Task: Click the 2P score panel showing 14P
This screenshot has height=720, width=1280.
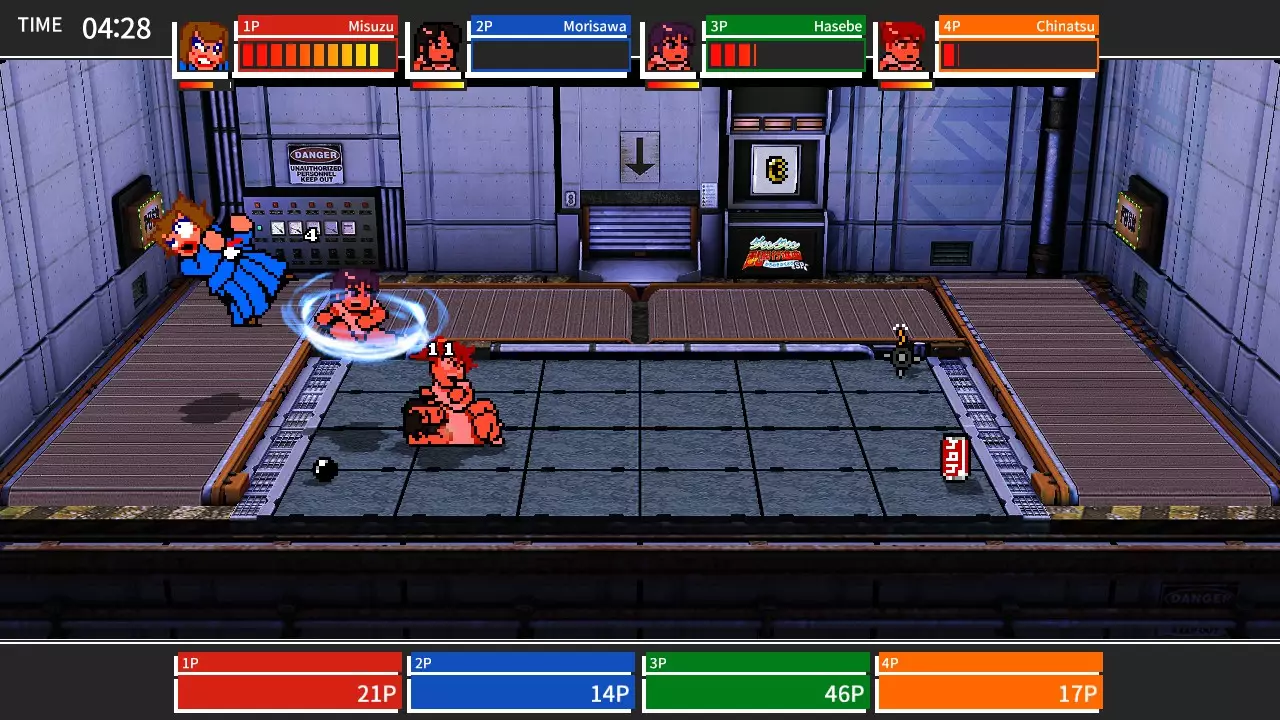Action: point(521,680)
